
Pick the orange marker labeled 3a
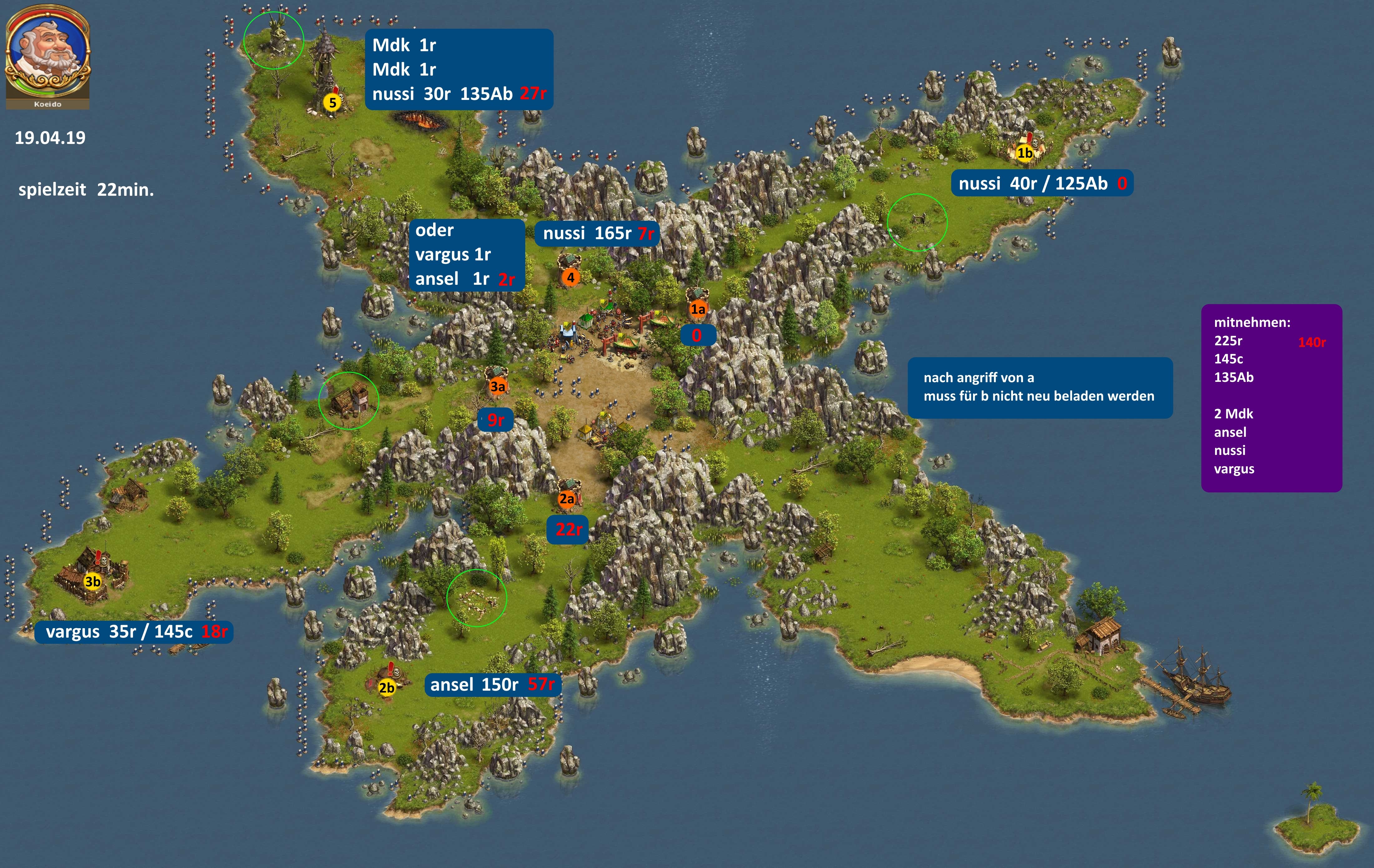(497, 386)
